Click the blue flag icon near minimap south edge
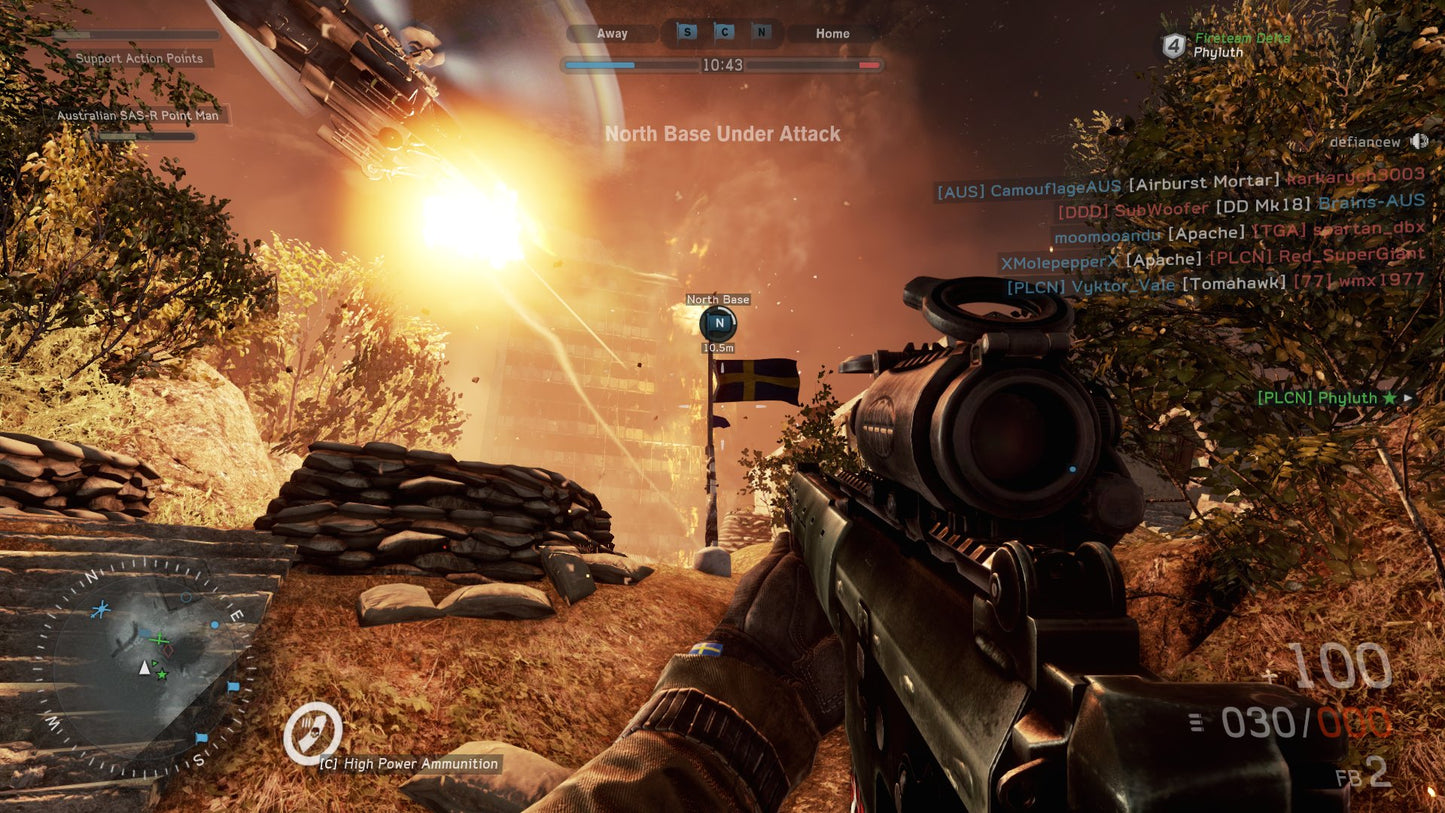Image resolution: width=1445 pixels, height=813 pixels. [202, 737]
